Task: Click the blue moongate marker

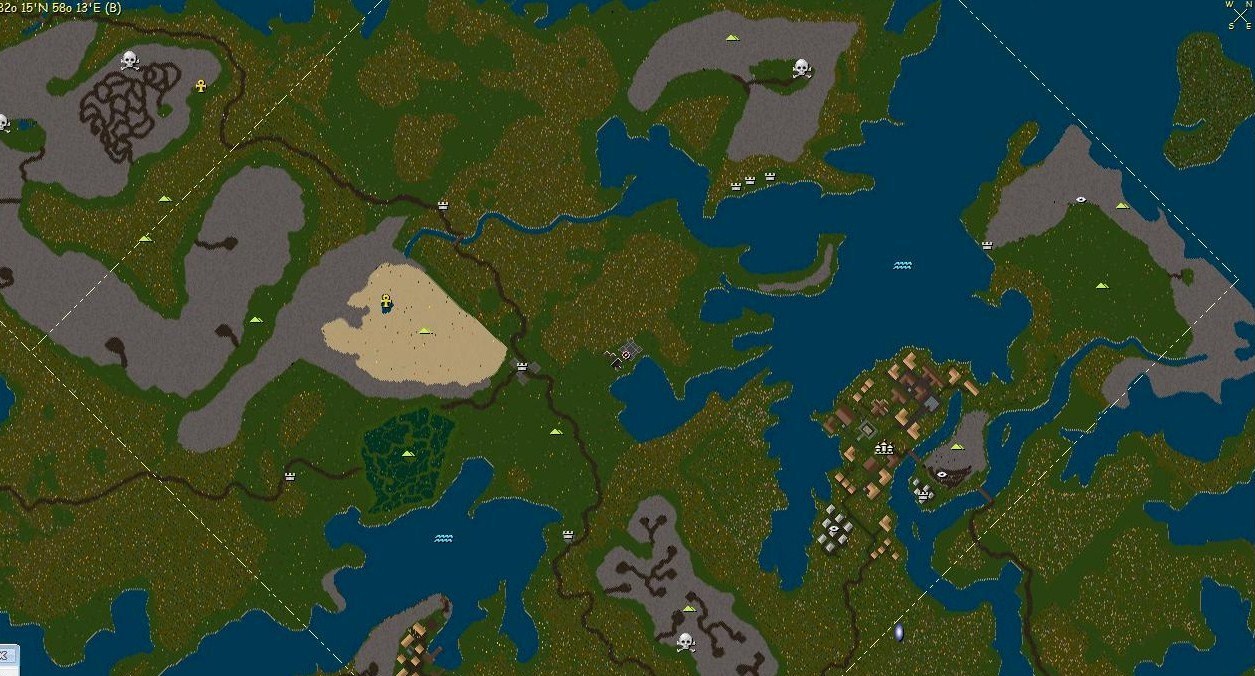Action: pos(898,632)
